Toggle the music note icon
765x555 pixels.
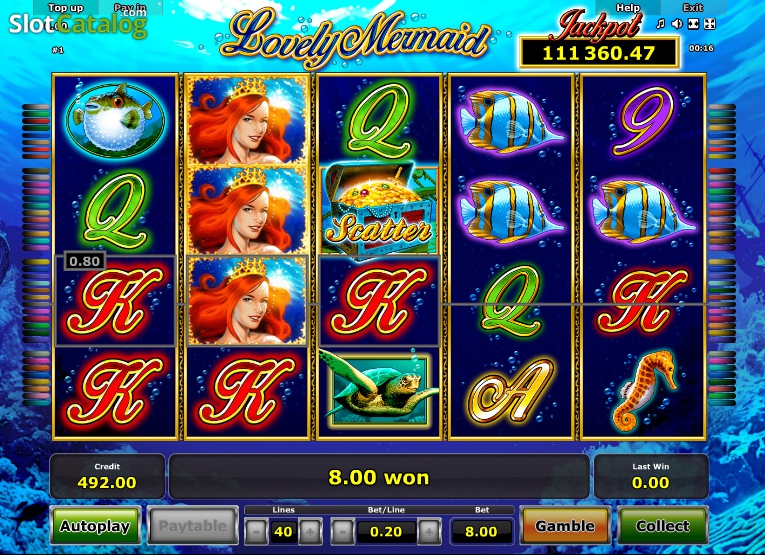click(x=660, y=23)
